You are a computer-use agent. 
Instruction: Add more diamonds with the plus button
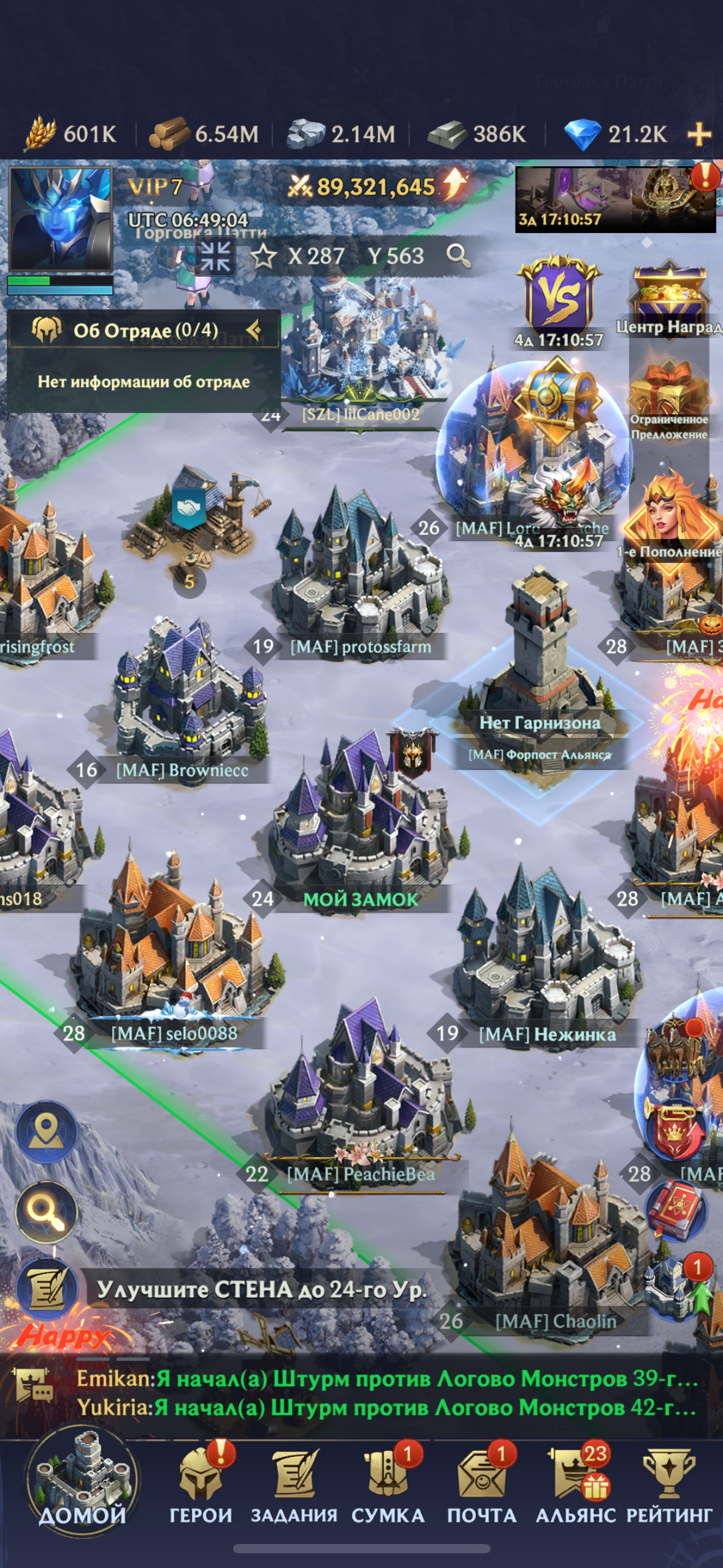(x=699, y=134)
